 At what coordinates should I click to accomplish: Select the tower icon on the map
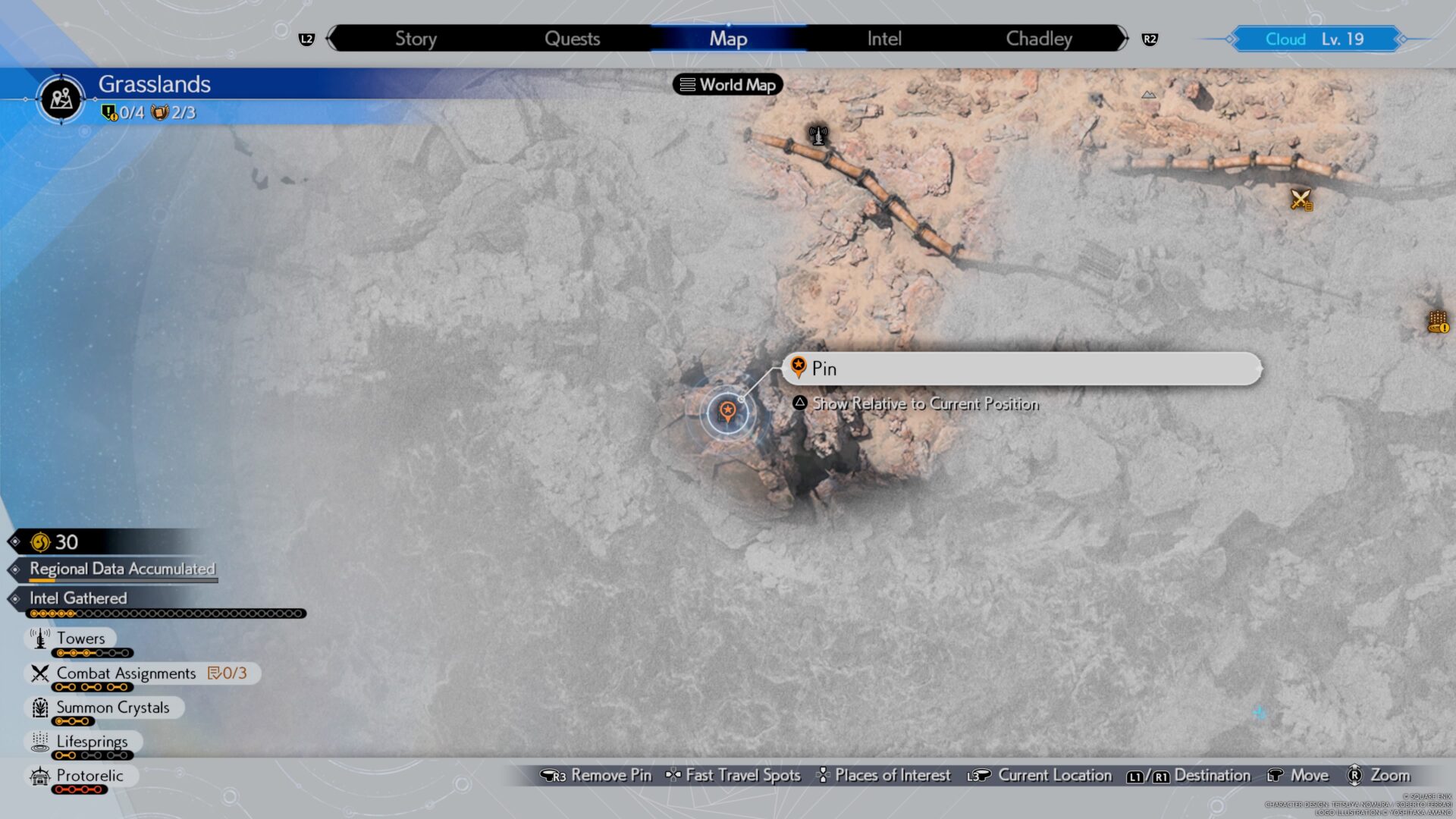pyautogui.click(x=817, y=136)
